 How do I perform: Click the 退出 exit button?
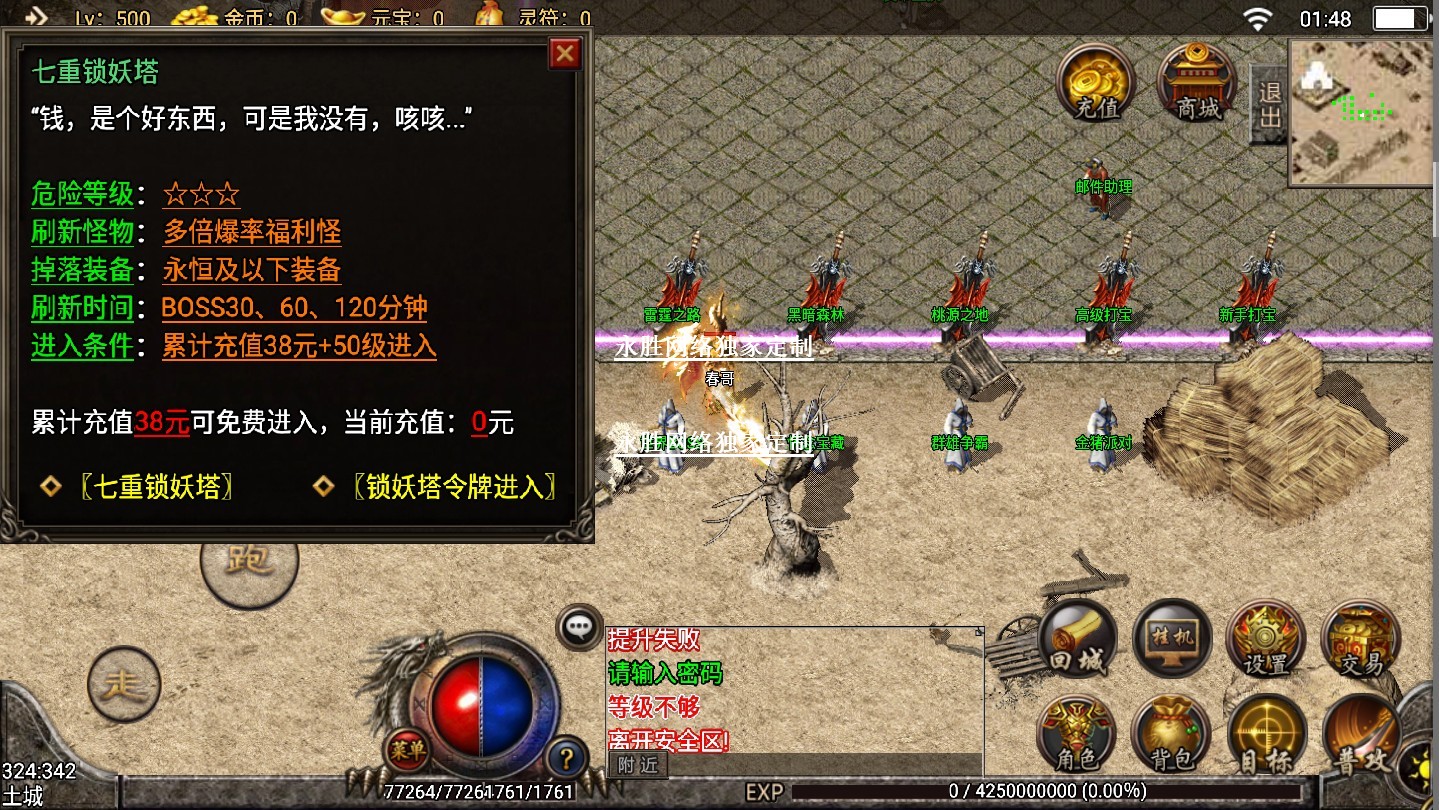tap(1269, 105)
